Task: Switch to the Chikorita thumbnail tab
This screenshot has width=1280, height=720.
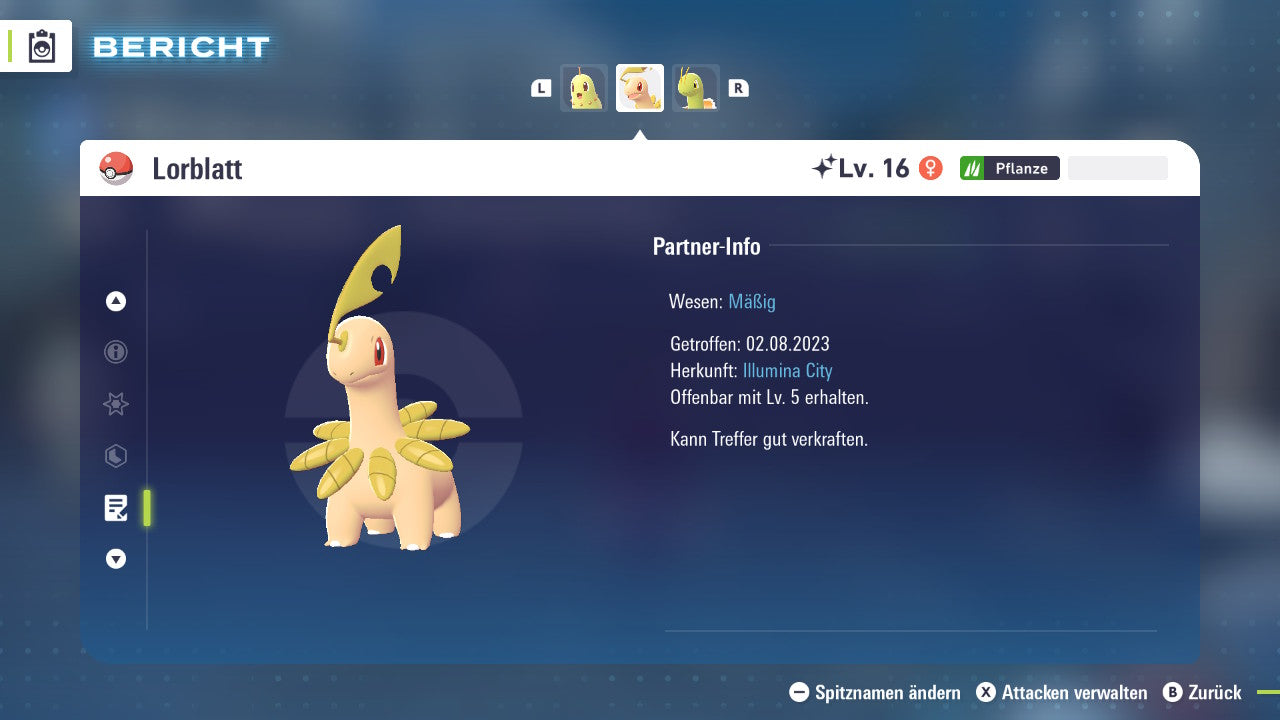Action: [x=584, y=88]
